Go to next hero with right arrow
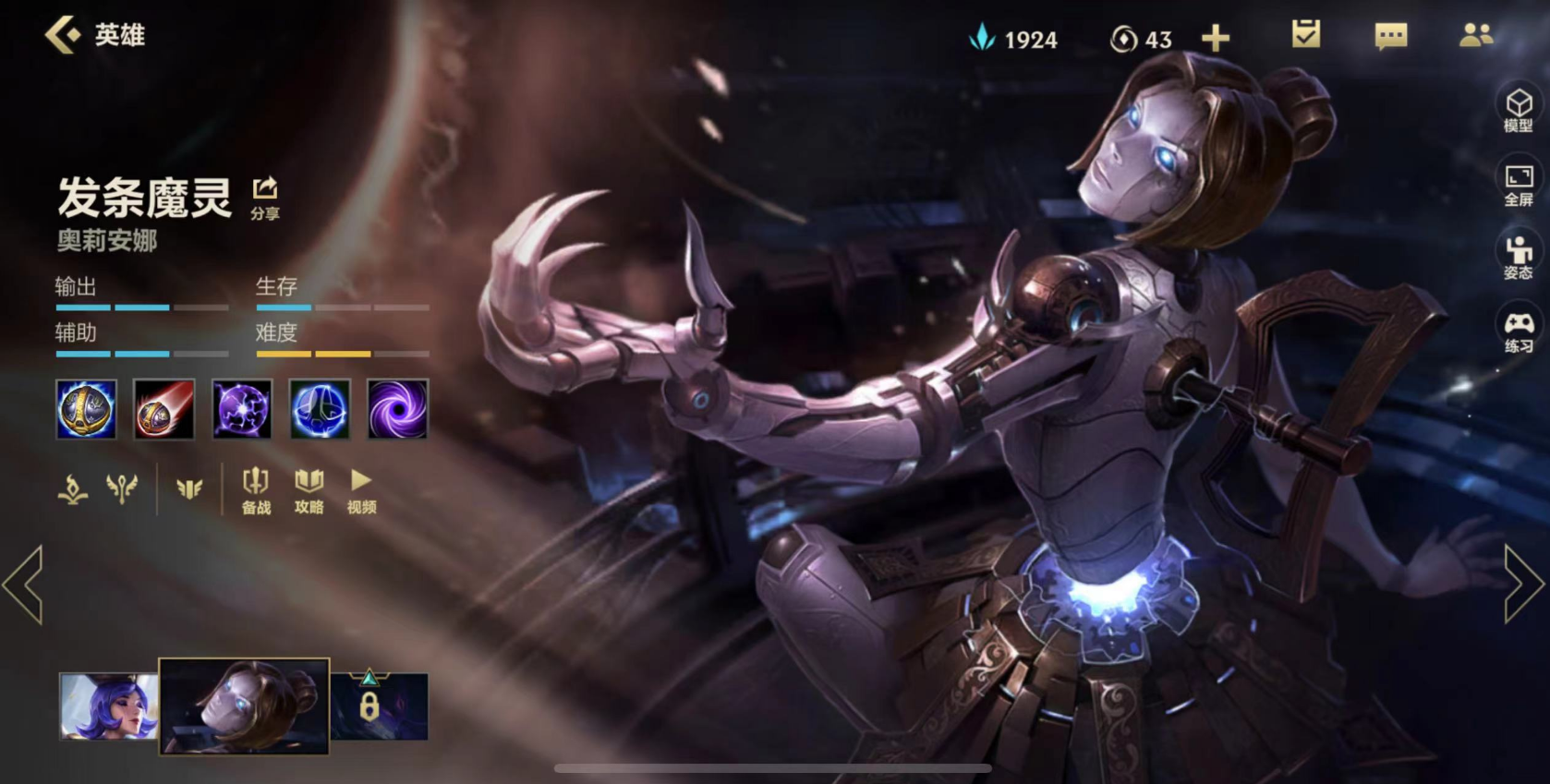Screen dimensions: 1550x784 point(1522,584)
